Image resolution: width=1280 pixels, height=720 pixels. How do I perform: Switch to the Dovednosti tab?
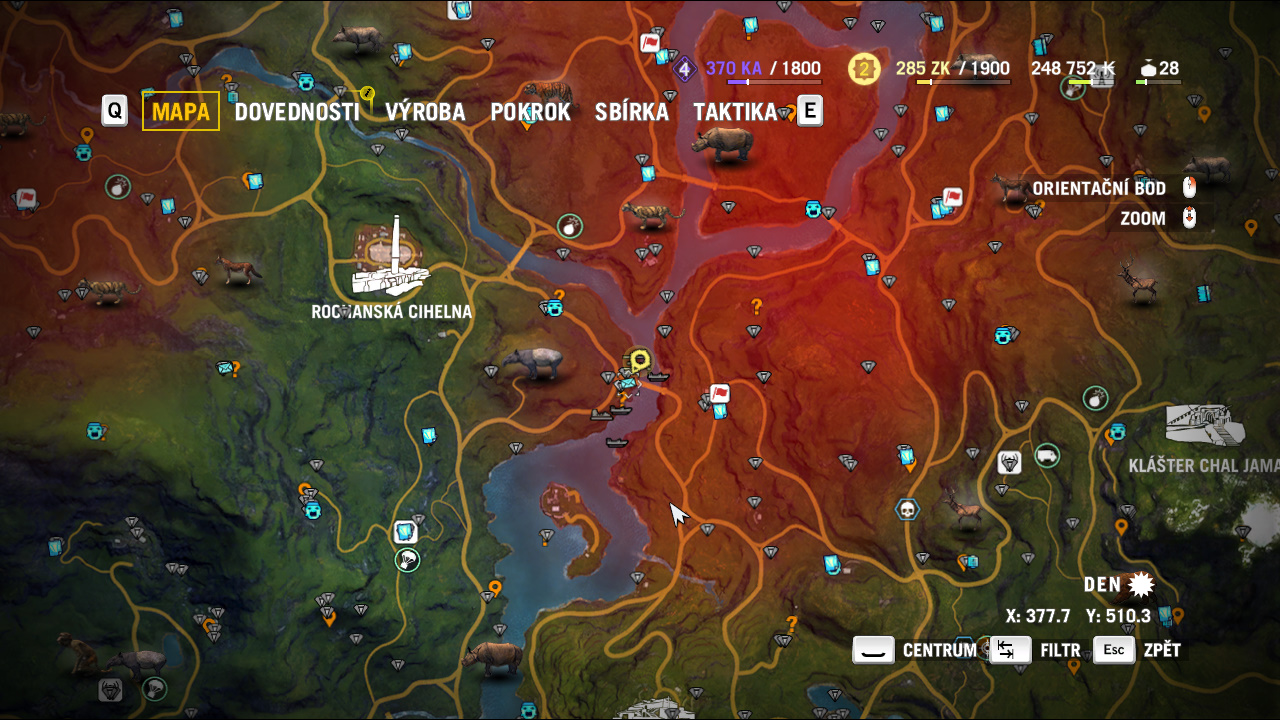296,111
